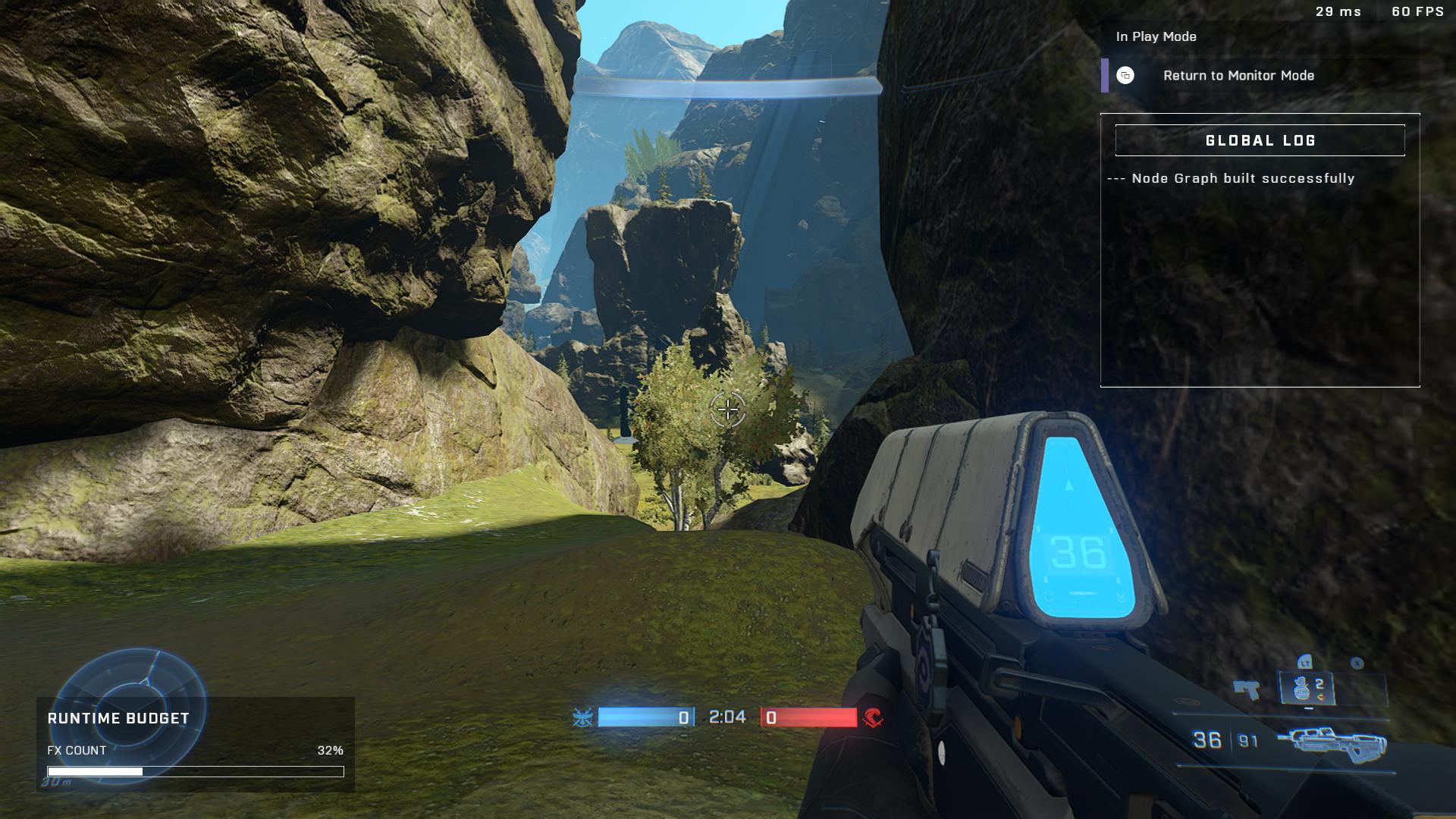
Task: Click the sidearm pistol icon
Action: tap(1246, 689)
